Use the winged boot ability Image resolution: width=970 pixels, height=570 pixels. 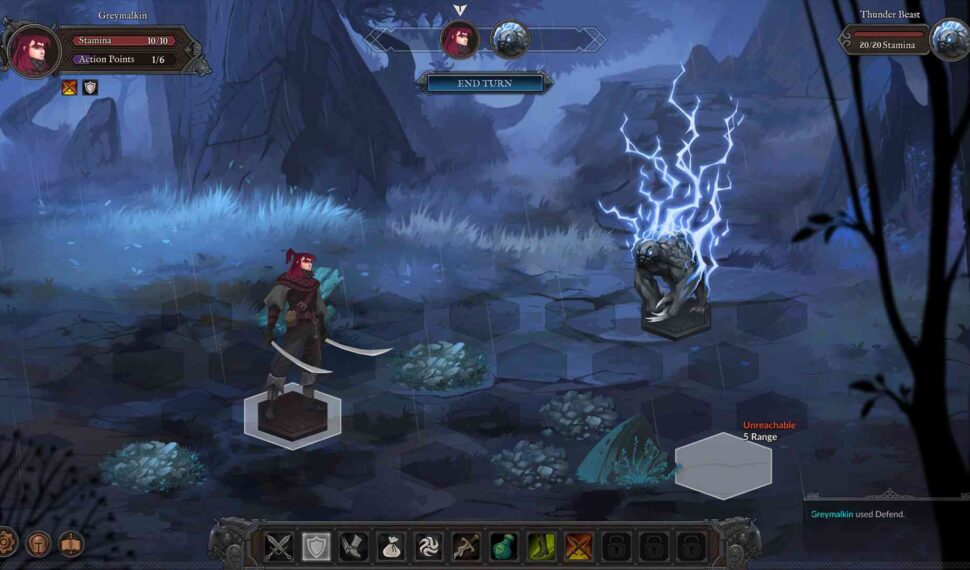(x=353, y=547)
